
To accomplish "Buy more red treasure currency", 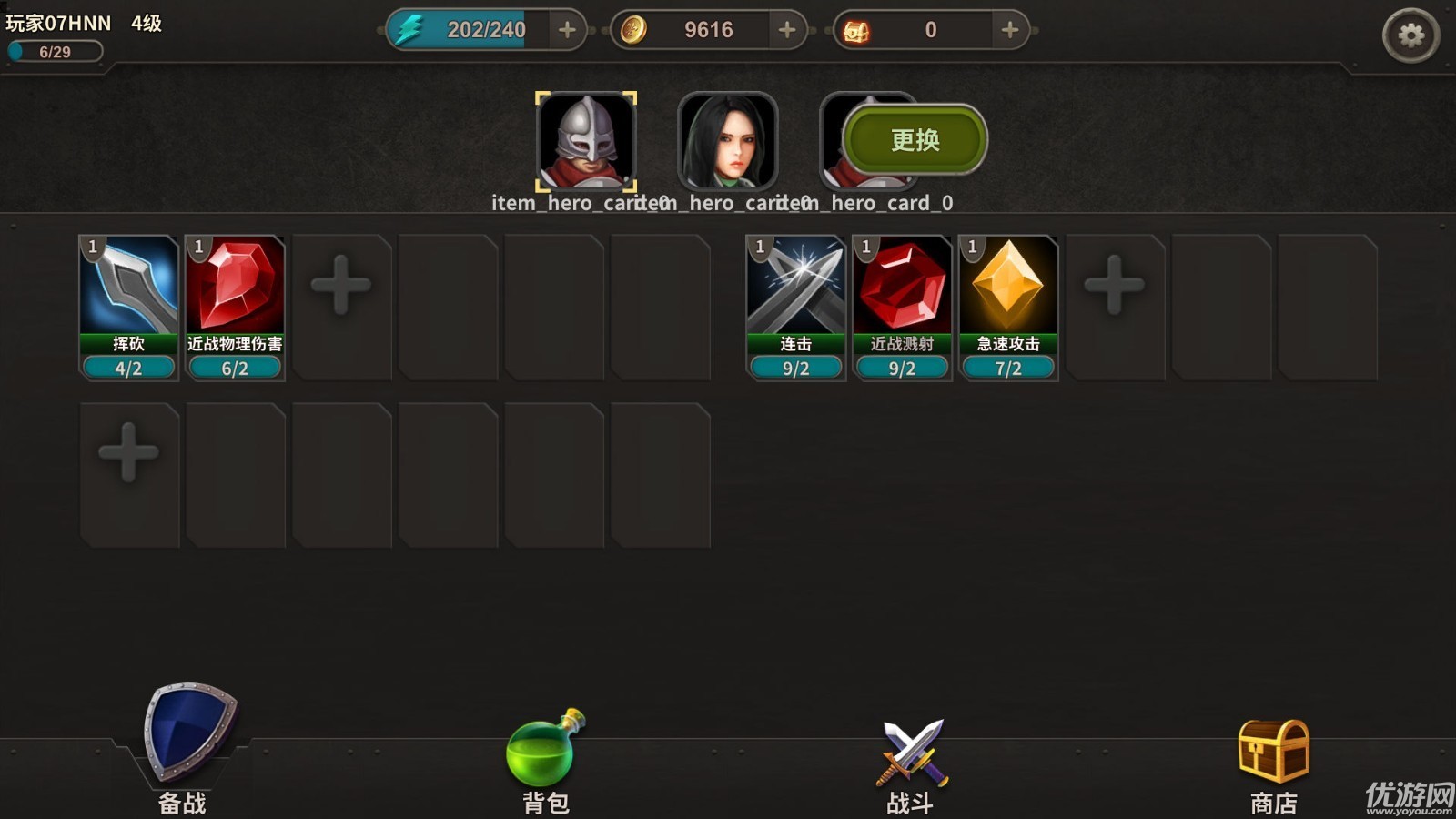I will (x=1009, y=30).
